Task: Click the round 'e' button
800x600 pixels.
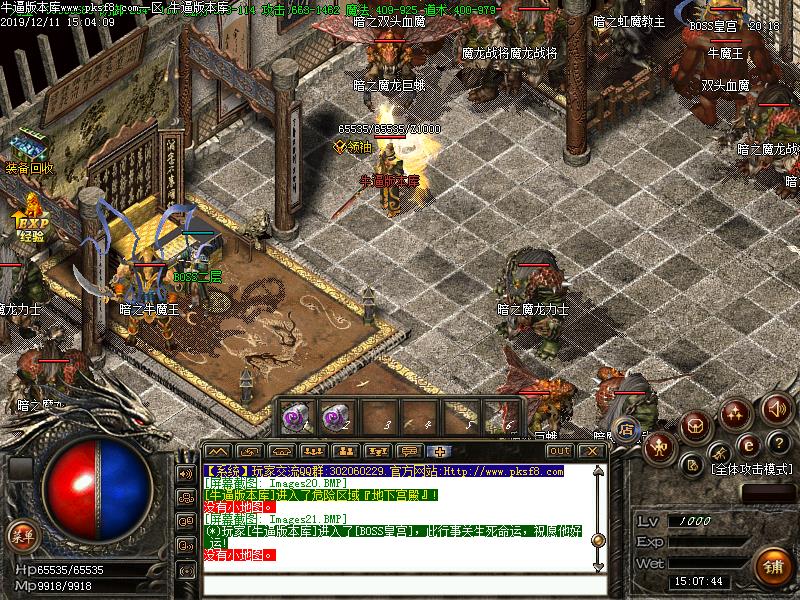Action: click(747, 444)
